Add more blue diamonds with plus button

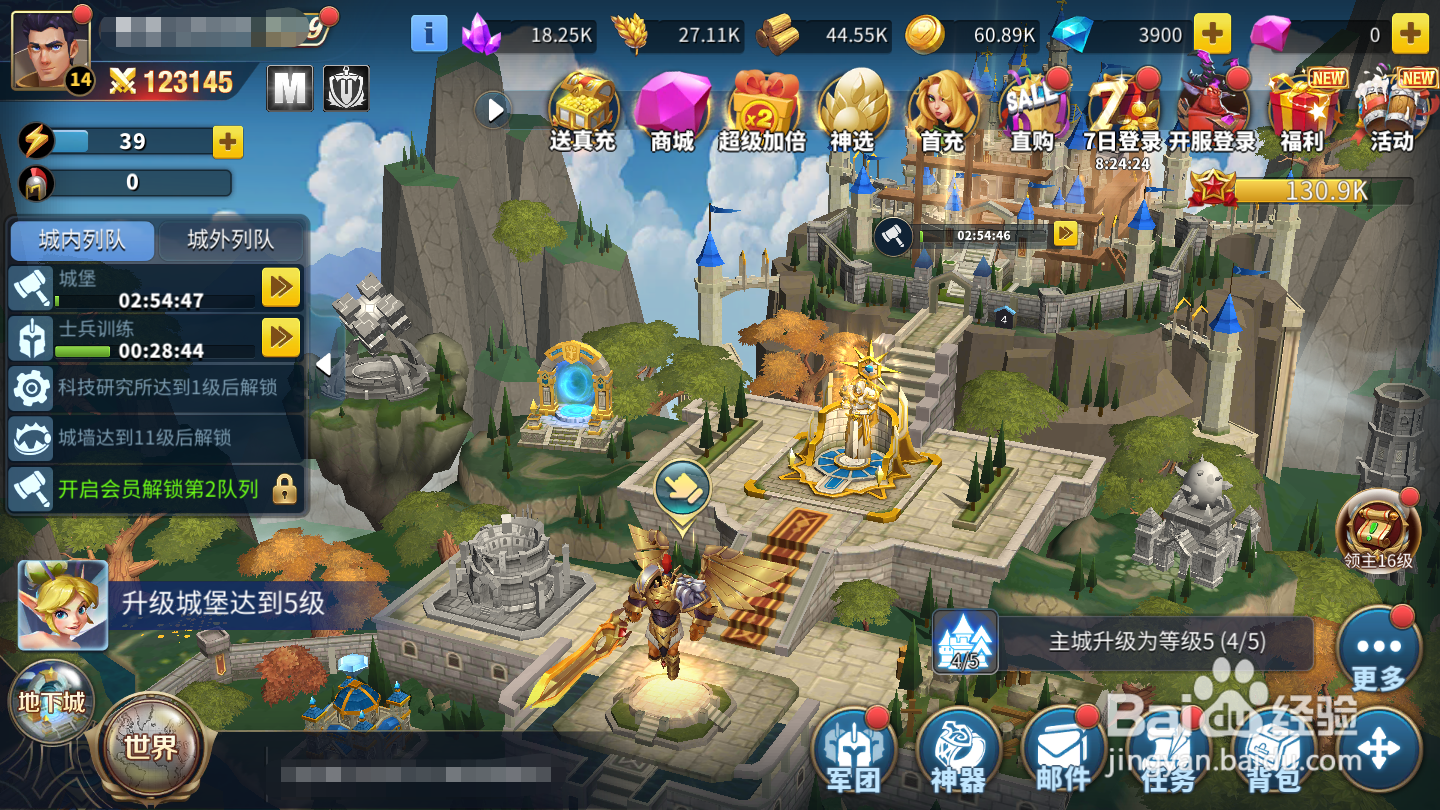point(1212,34)
